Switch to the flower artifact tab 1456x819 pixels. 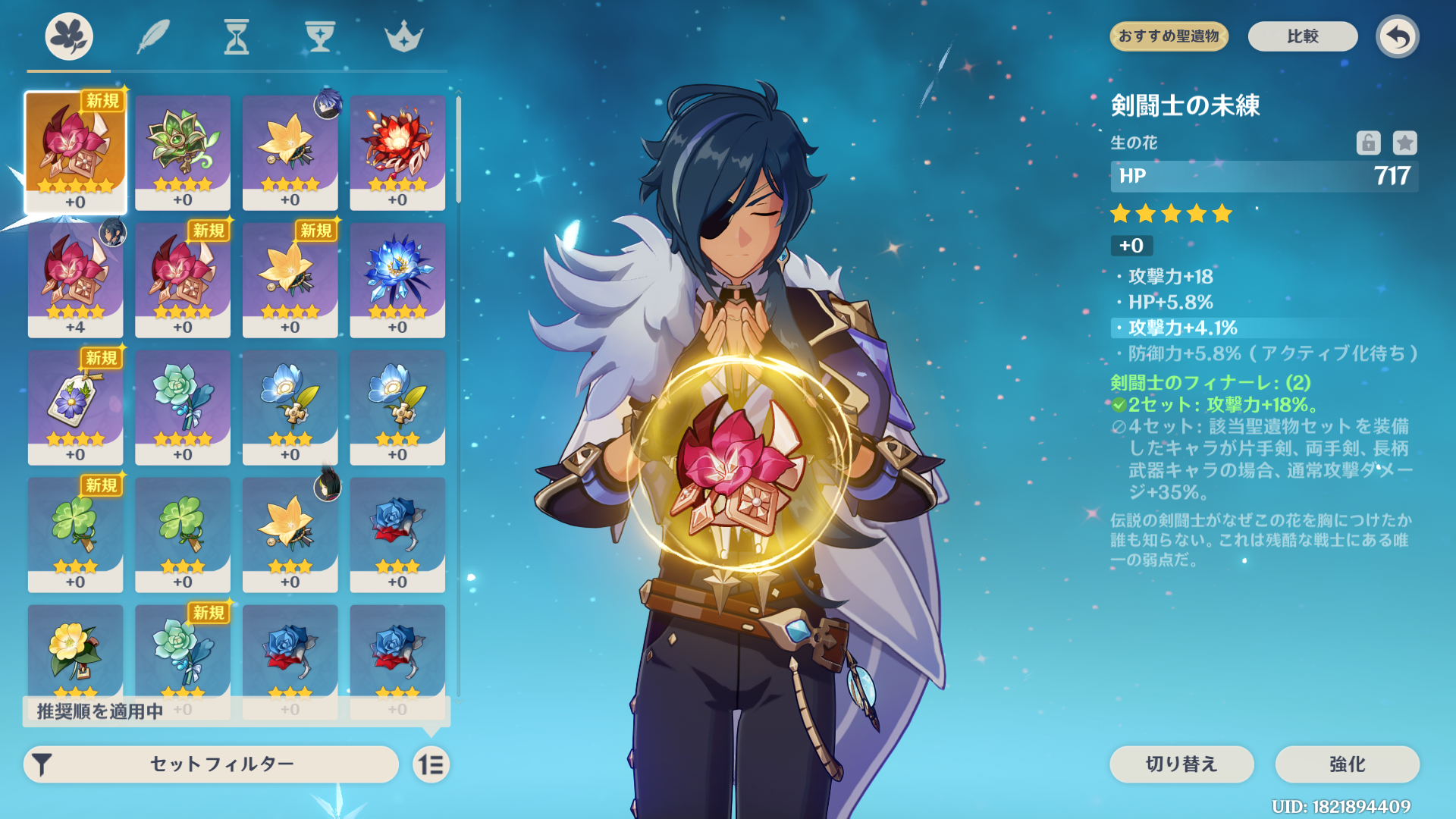tap(69, 36)
